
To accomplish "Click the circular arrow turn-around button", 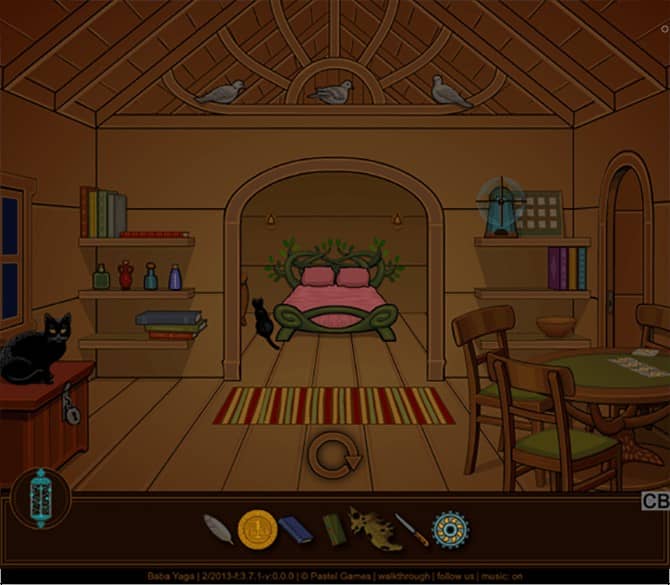I will coord(333,455).
